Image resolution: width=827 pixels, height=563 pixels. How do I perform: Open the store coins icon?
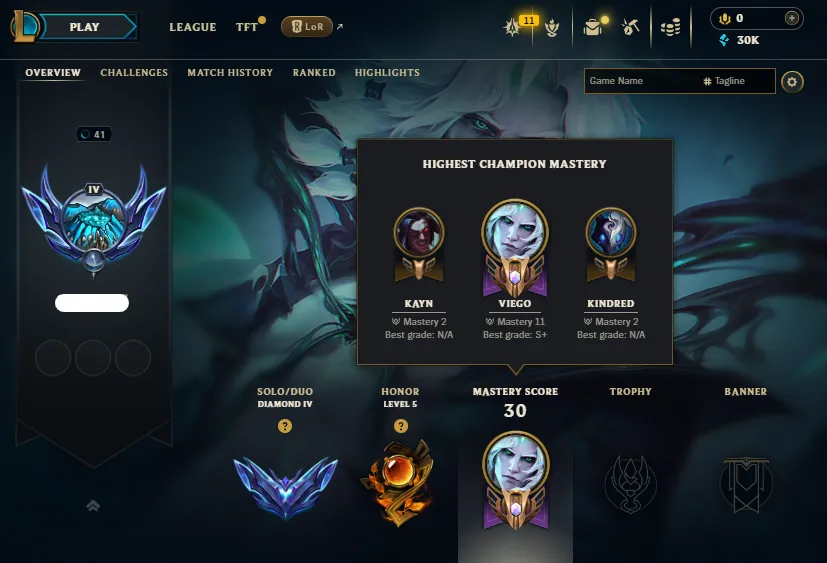pos(671,27)
